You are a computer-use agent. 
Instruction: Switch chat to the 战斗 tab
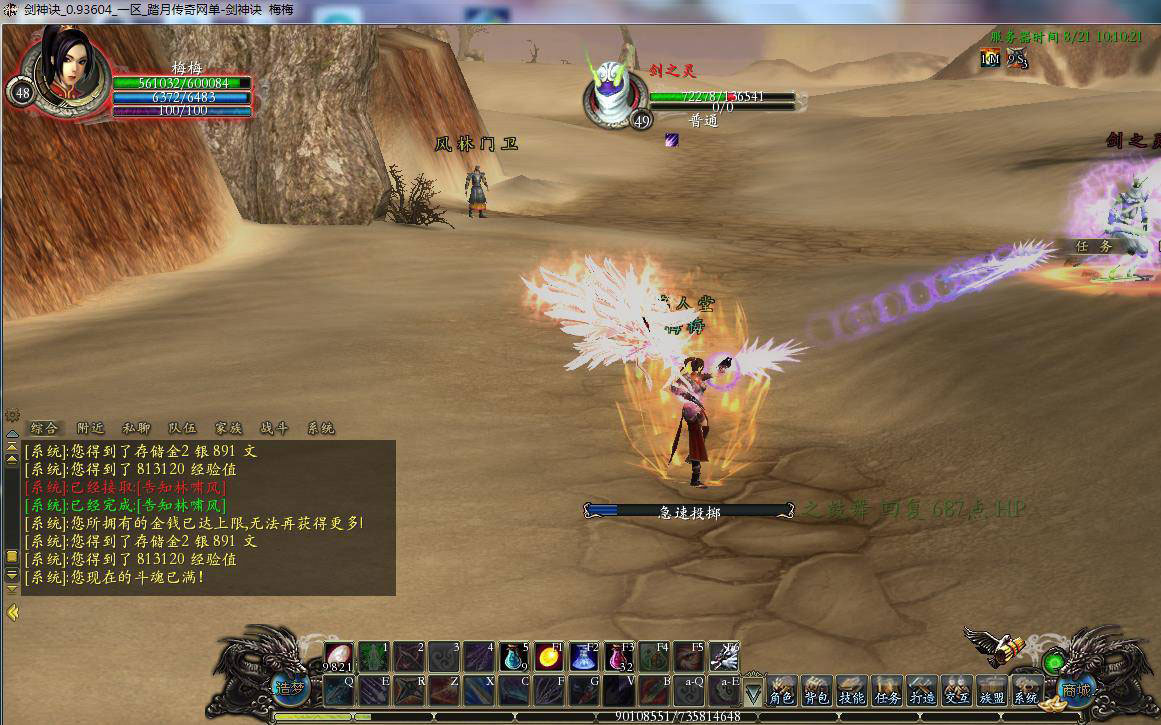click(274, 428)
